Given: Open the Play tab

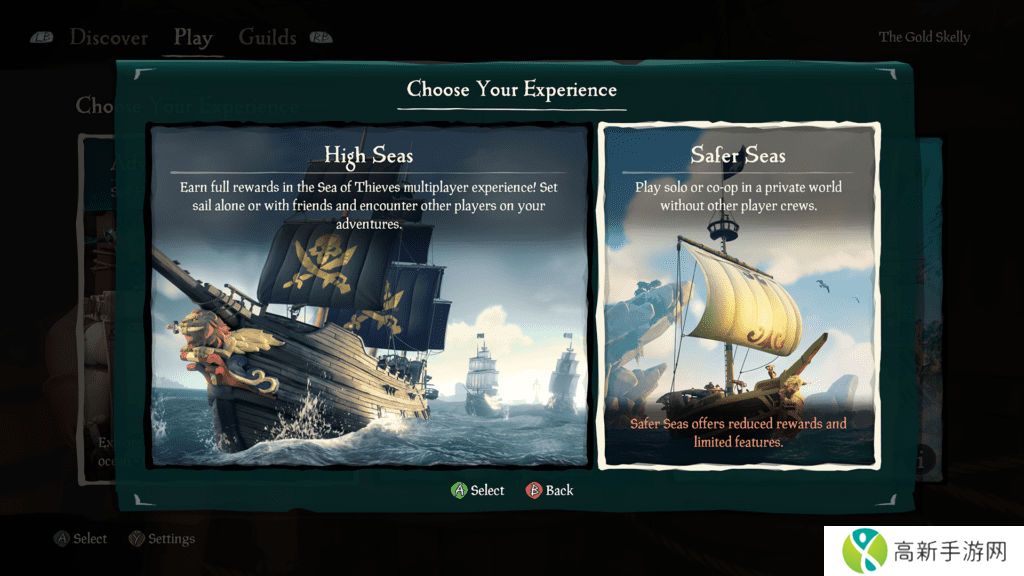Looking at the screenshot, I should [x=192, y=38].
